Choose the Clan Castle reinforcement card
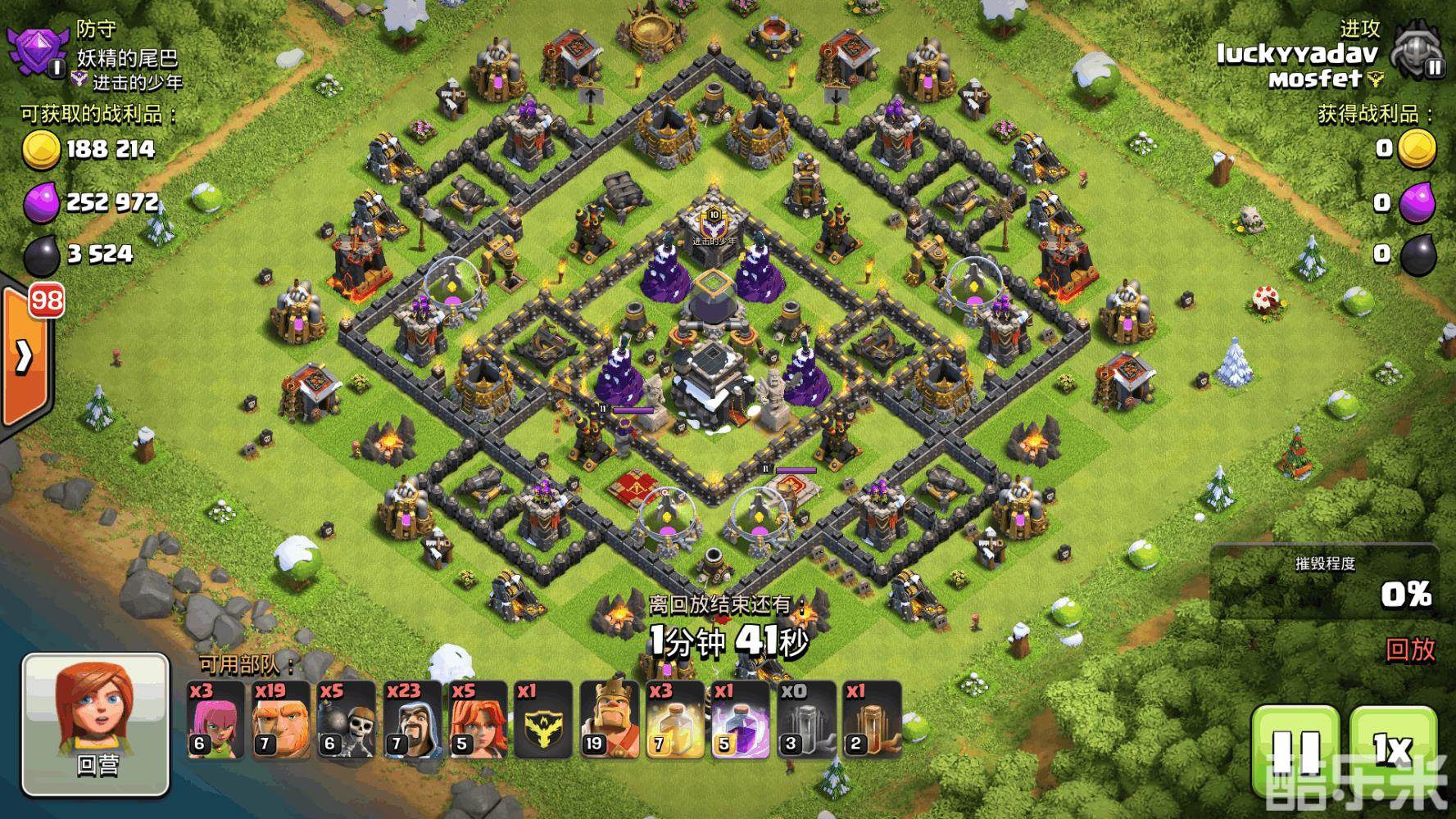 tap(543, 720)
